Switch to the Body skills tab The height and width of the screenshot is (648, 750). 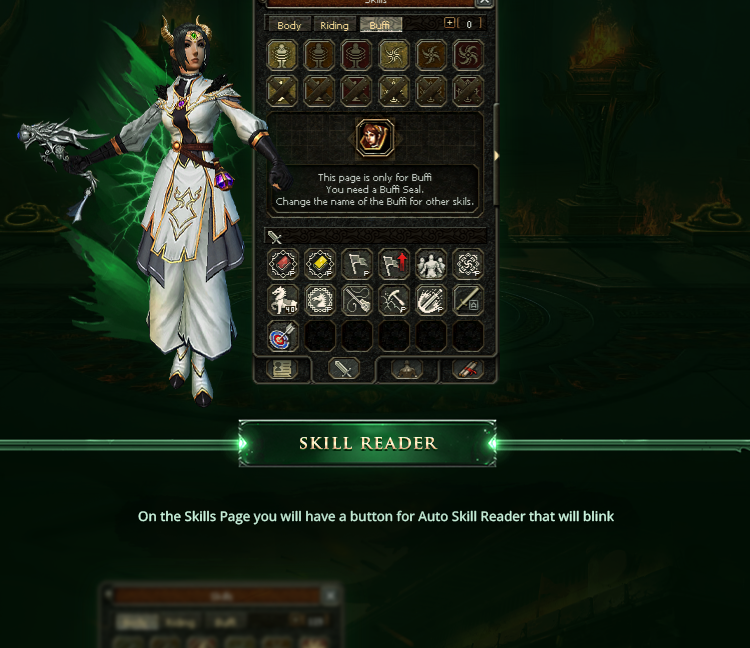pos(289,25)
